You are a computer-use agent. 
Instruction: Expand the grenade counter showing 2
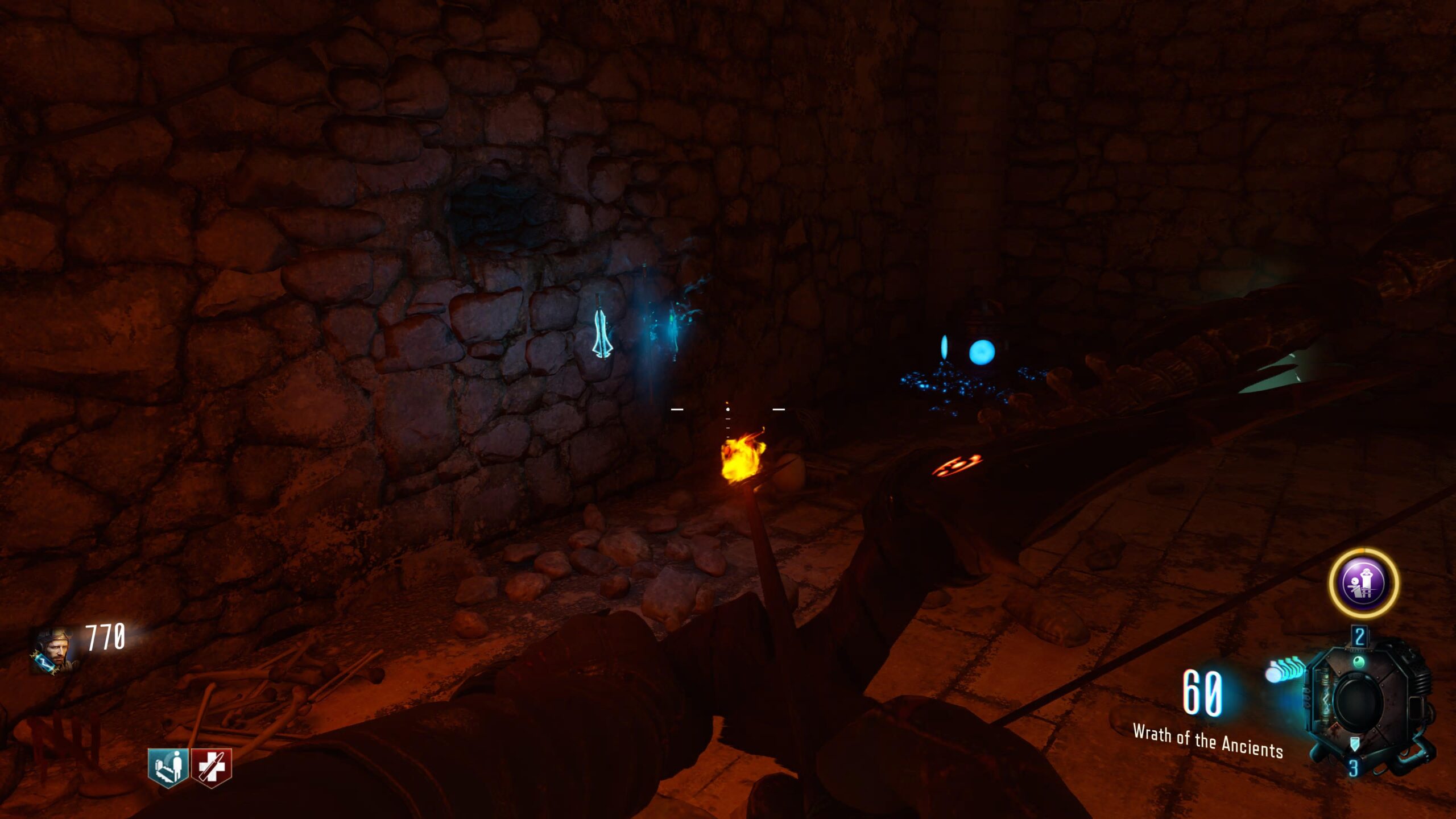[x=1360, y=636]
